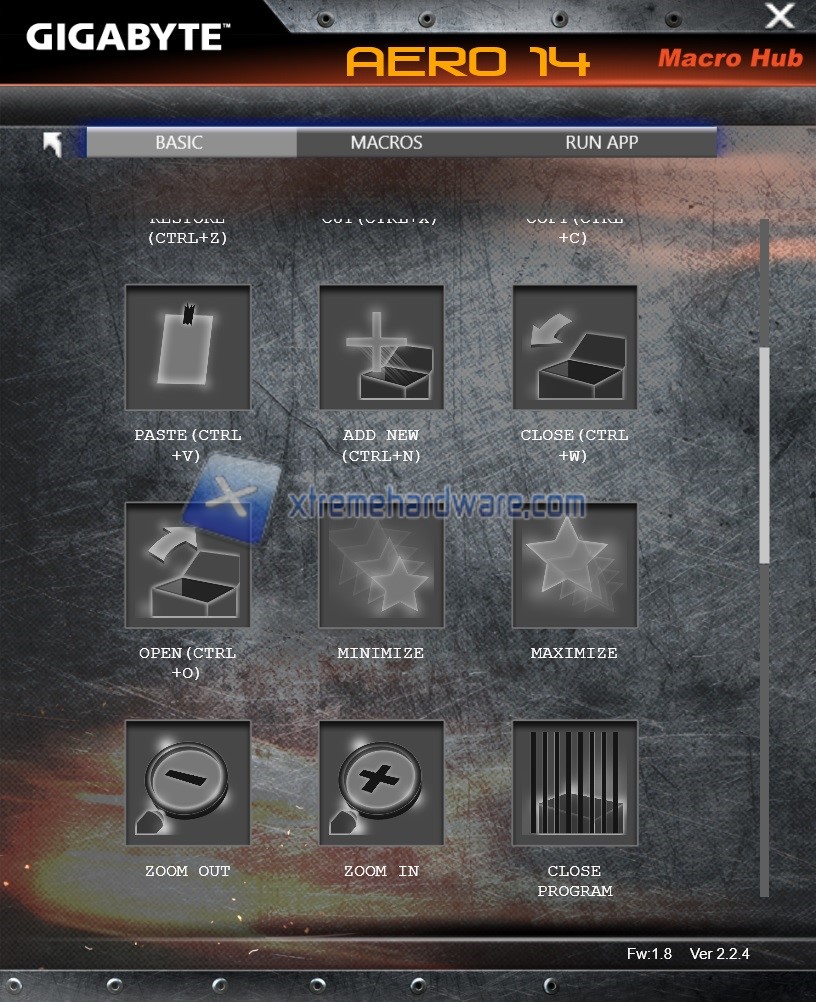The image size is (816, 1002).
Task: Close the Macro Hub window
Action: tap(779, 17)
